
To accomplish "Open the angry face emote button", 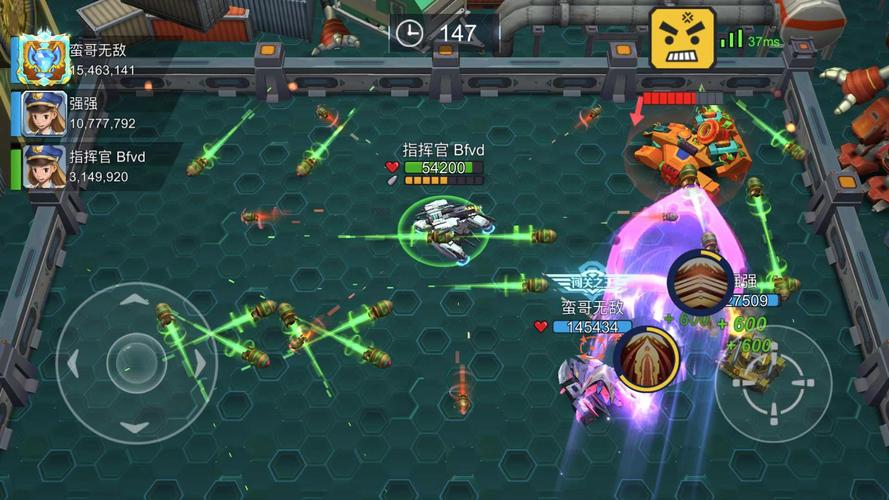I will (x=683, y=39).
